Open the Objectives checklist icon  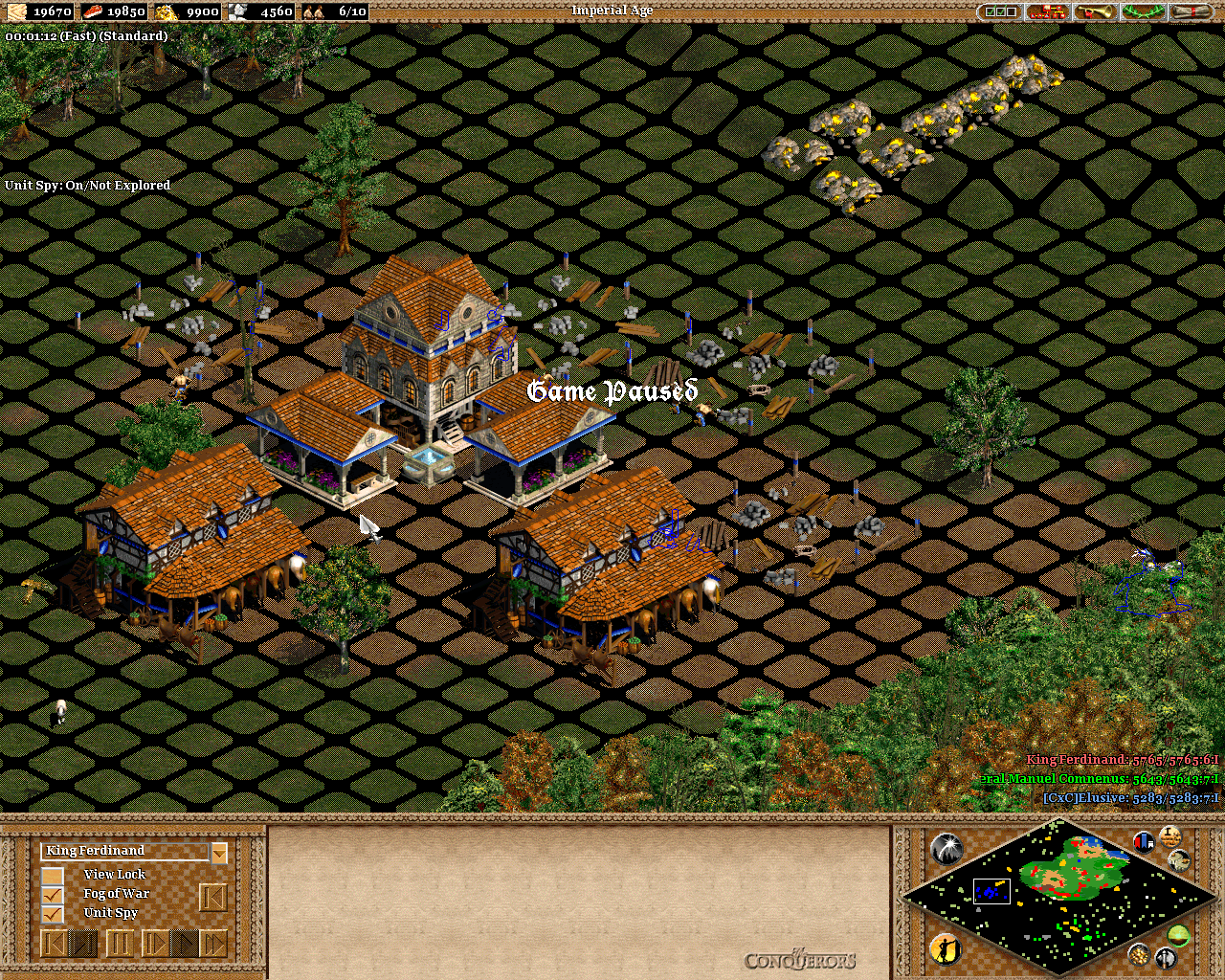(x=999, y=11)
